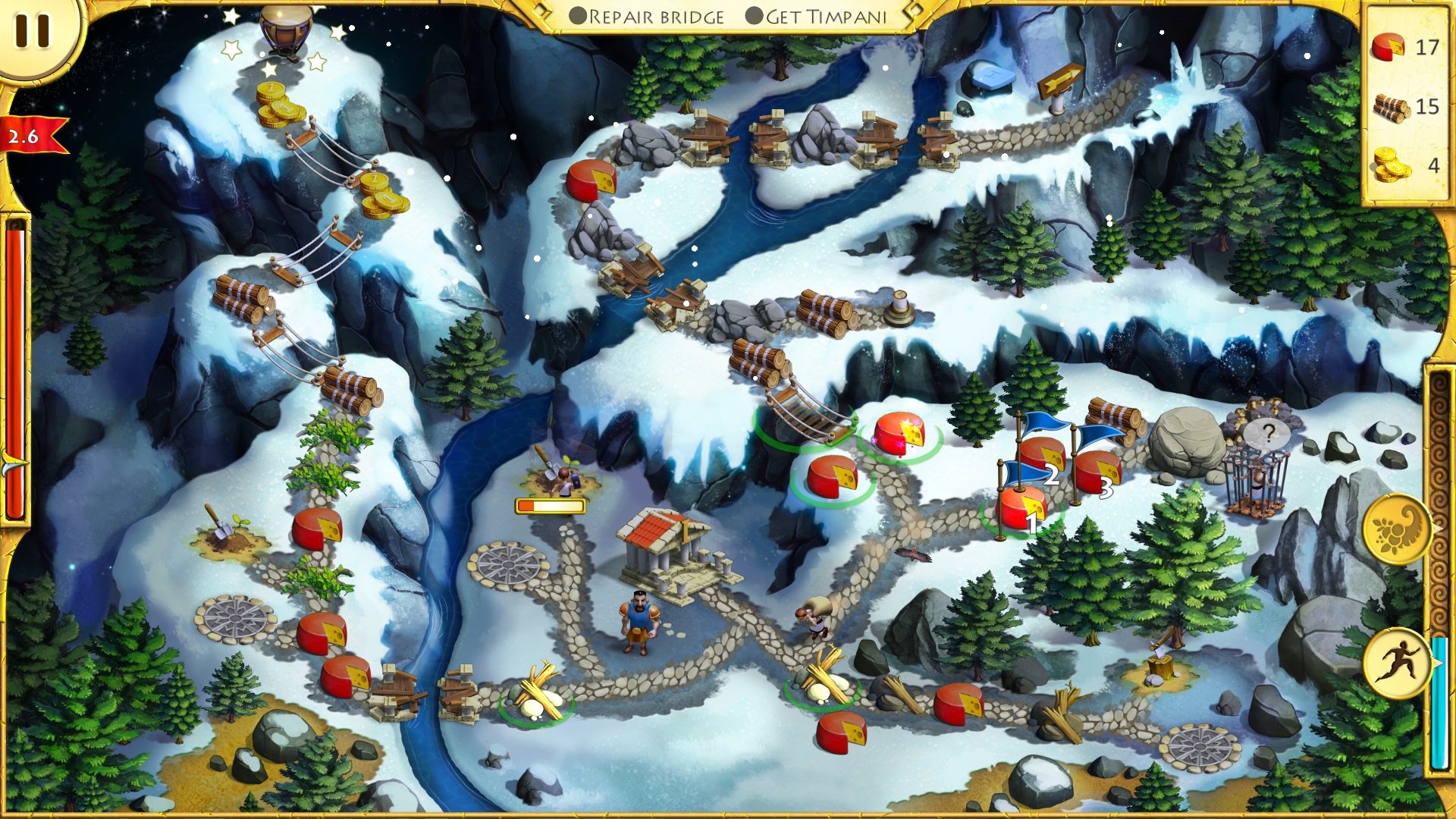The width and height of the screenshot is (1456, 819).
Task: Select the queued cheese flagged number 2
Action: point(1040,457)
